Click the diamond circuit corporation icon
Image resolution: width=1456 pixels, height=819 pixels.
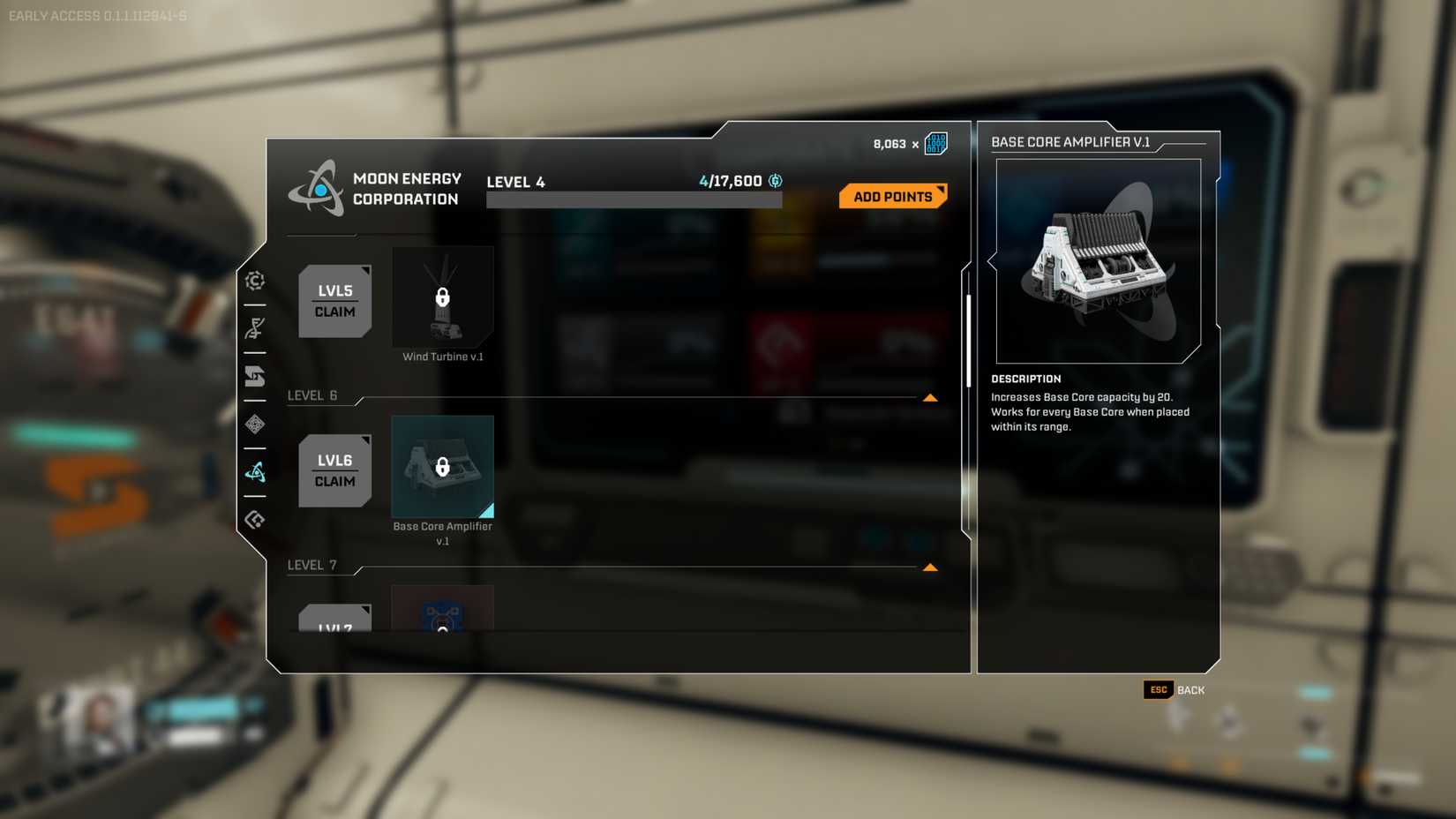(x=254, y=425)
